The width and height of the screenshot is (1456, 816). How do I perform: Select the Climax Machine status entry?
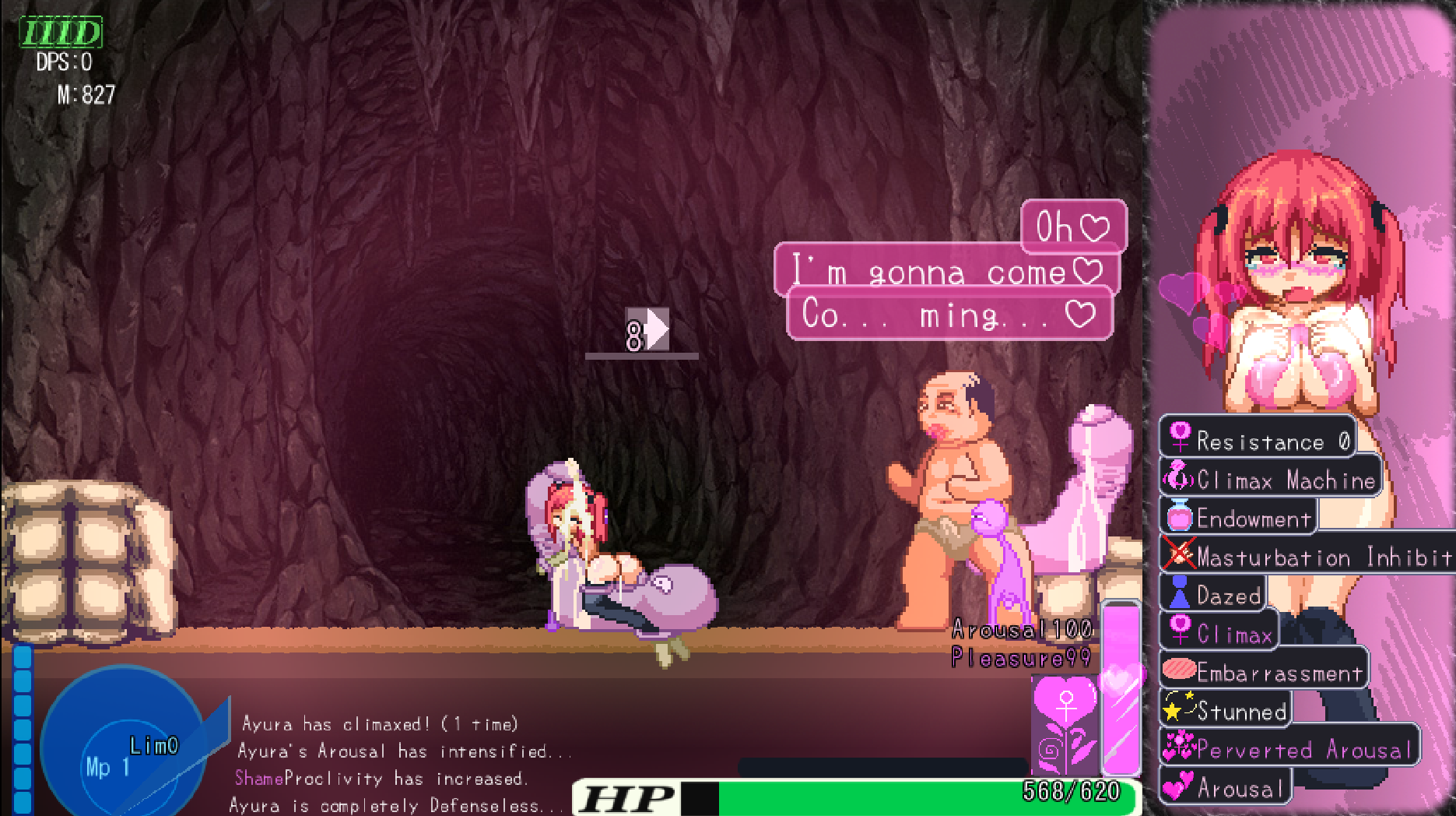click(x=1272, y=478)
